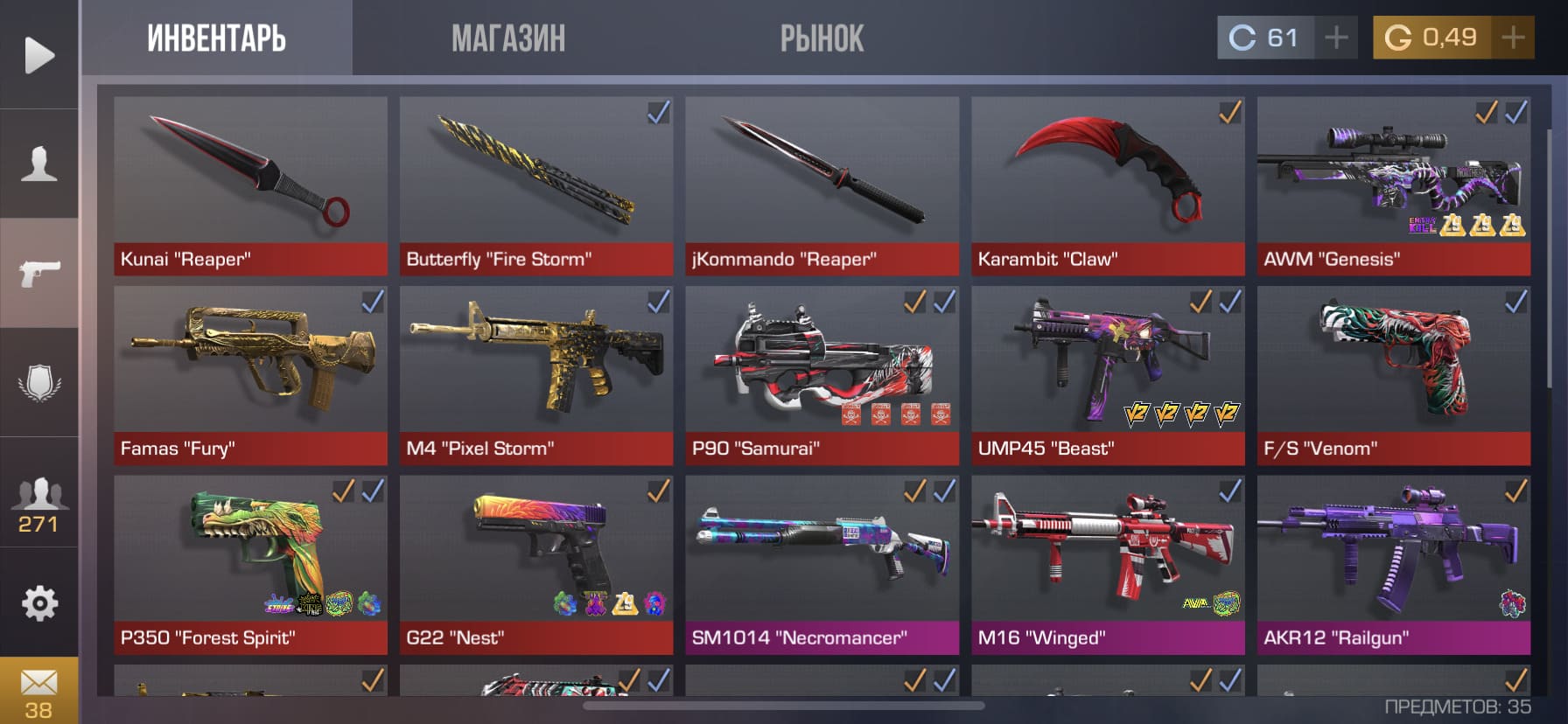Open the clan shield icon

pos(38,383)
